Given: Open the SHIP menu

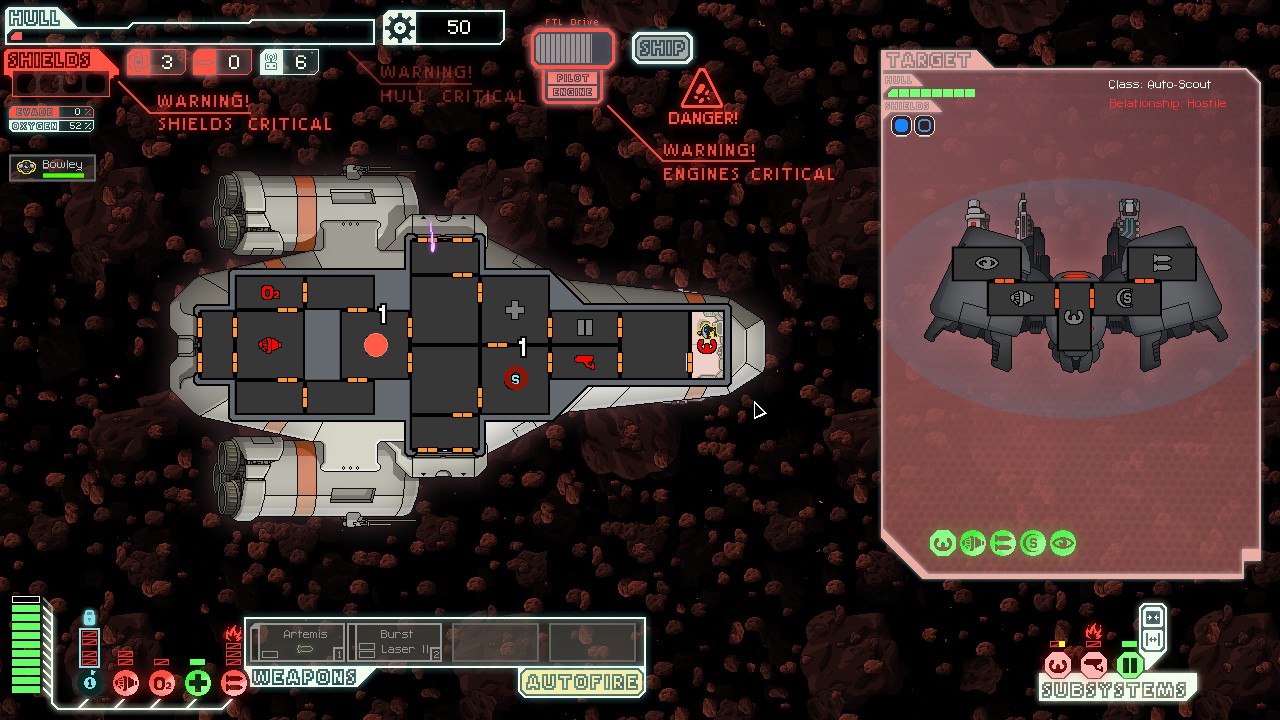Looking at the screenshot, I should (662, 48).
